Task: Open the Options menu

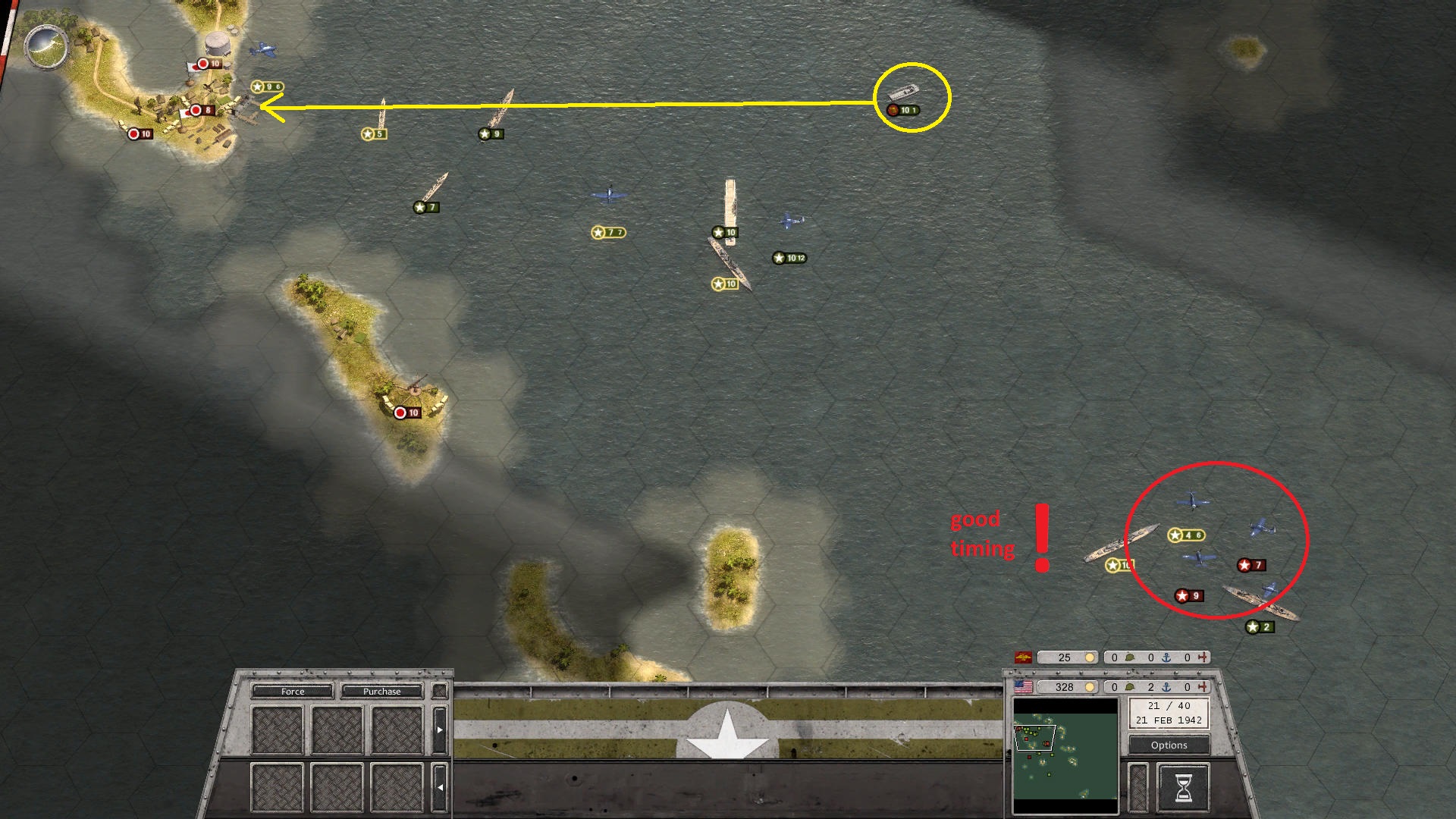Action: [1168, 745]
